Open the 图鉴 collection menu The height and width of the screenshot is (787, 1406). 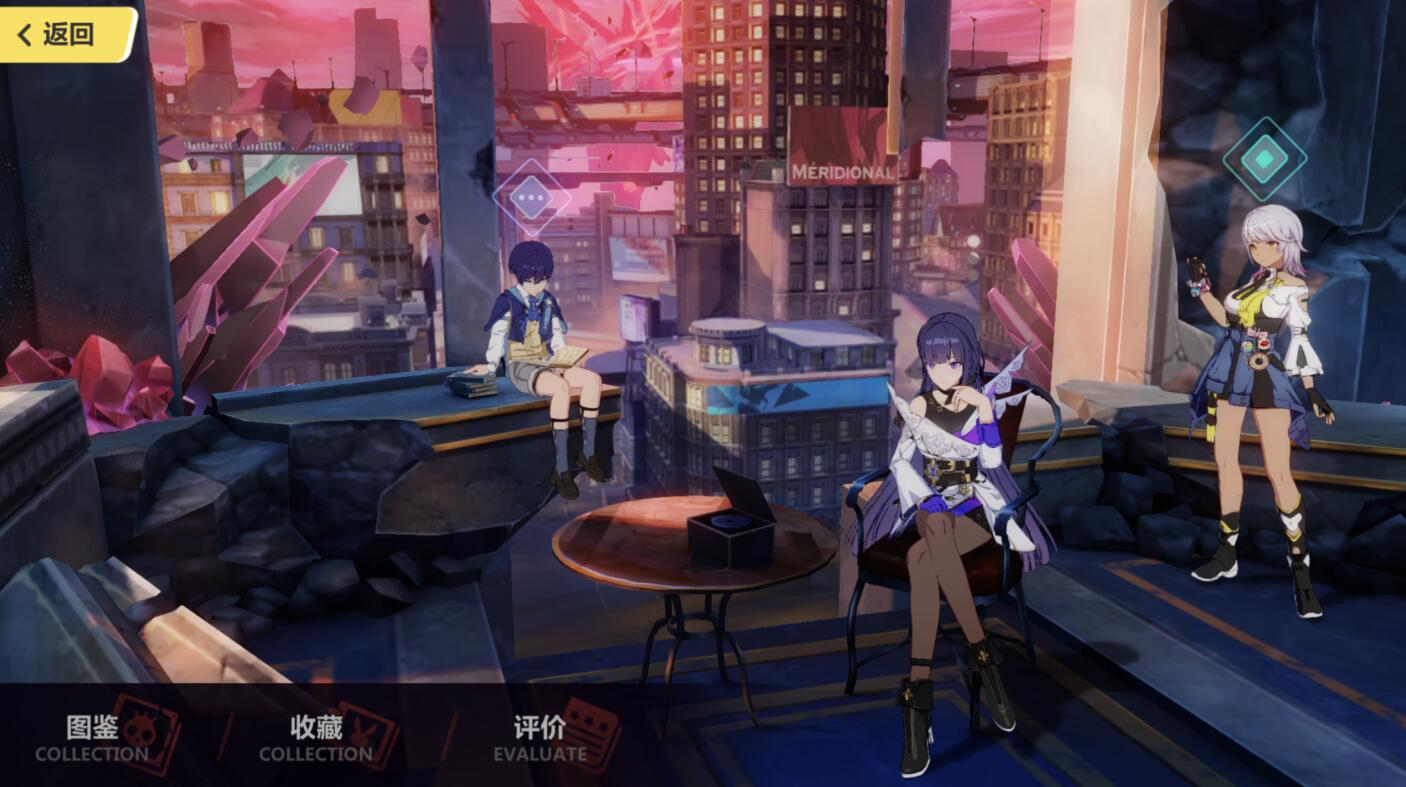tap(93, 738)
